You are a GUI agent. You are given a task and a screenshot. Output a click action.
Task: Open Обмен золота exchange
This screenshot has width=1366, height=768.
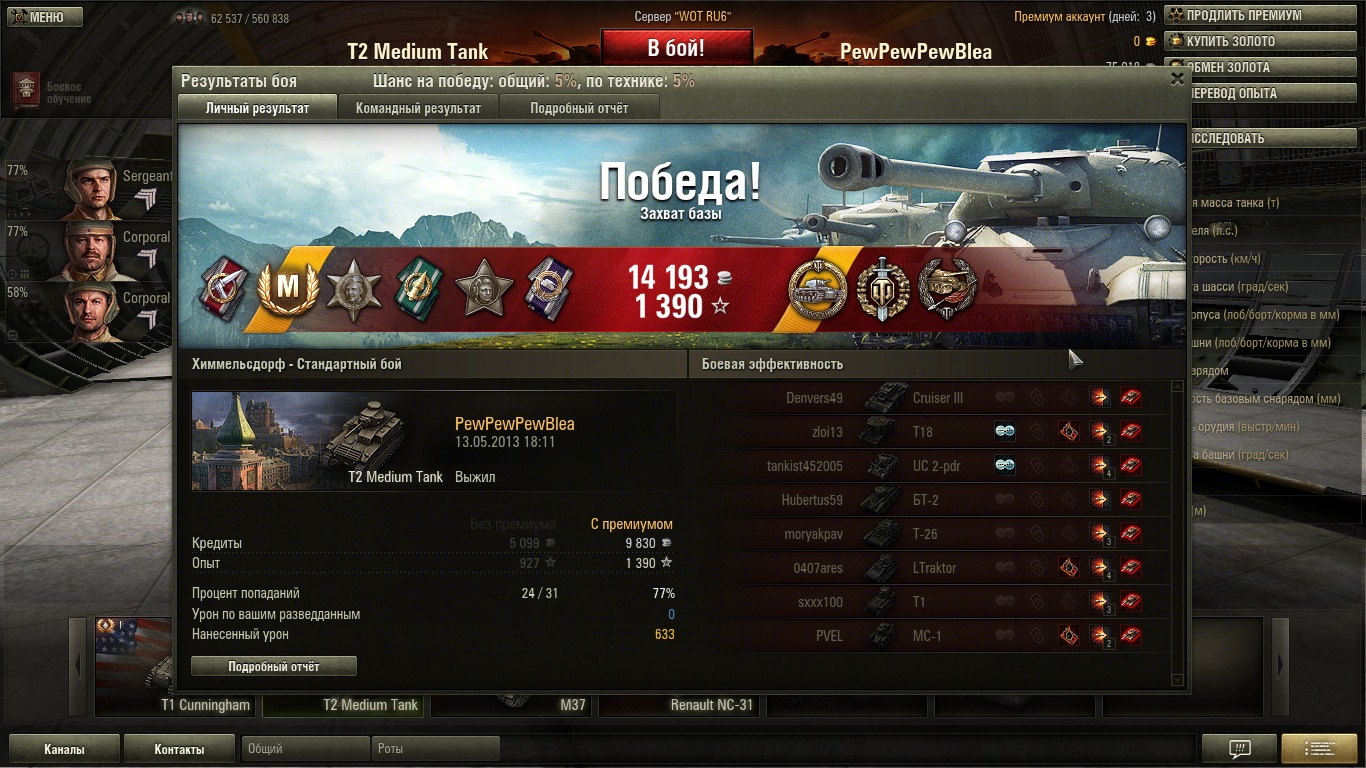(x=1262, y=67)
